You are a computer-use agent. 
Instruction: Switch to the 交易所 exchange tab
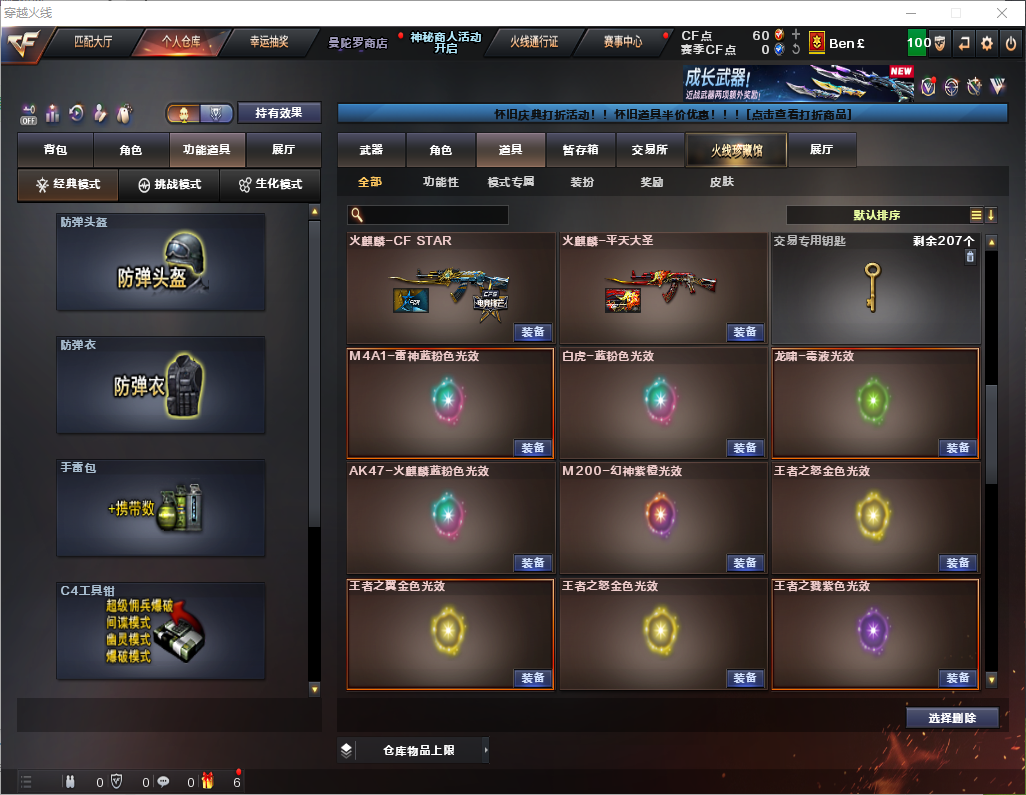point(649,150)
